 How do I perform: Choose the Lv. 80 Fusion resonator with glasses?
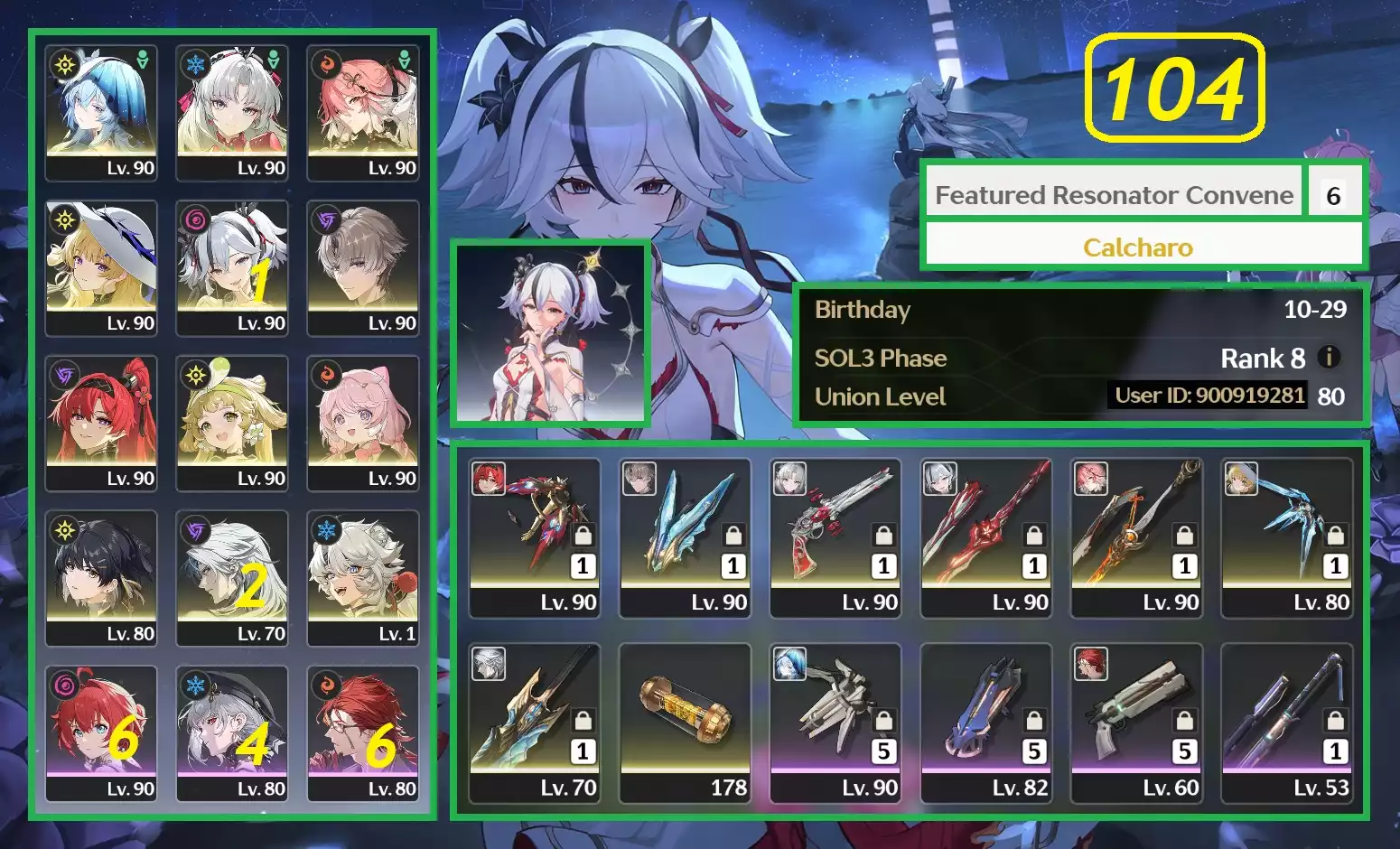tap(363, 734)
